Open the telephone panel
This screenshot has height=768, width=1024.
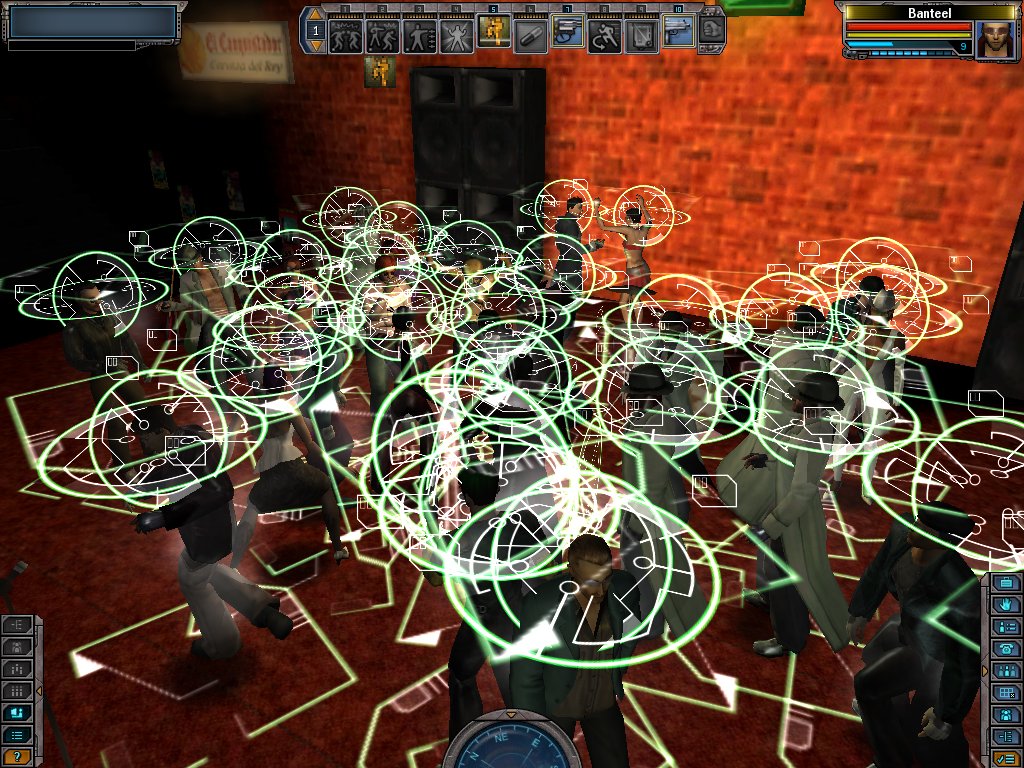[1006, 649]
